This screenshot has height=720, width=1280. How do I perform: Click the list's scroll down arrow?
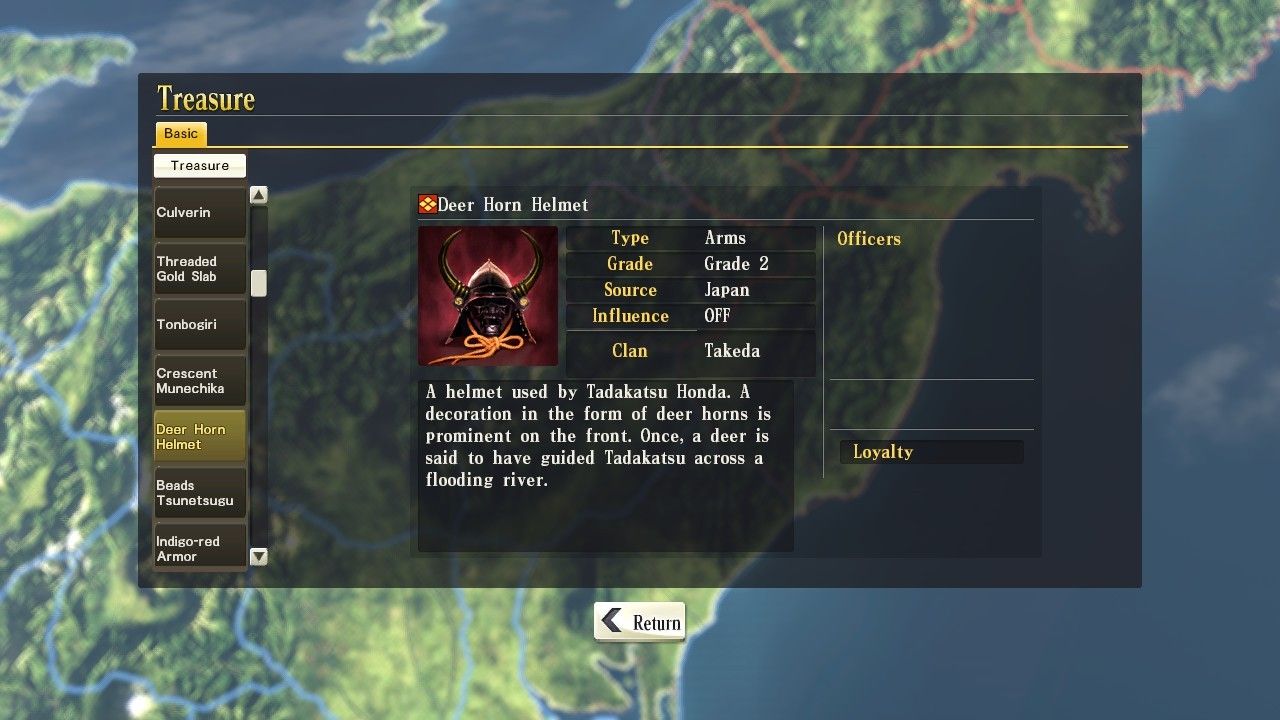(x=259, y=557)
